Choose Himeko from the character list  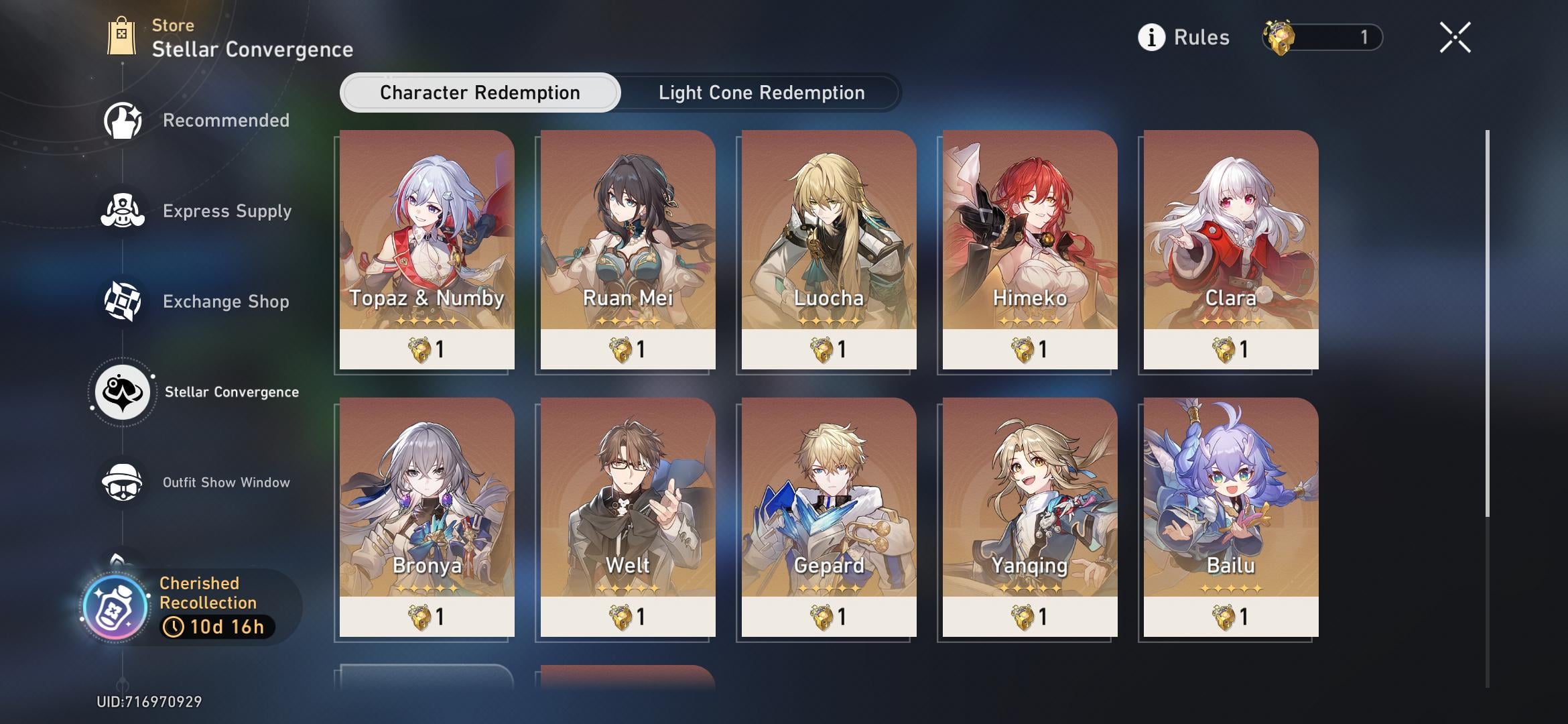tap(1030, 249)
